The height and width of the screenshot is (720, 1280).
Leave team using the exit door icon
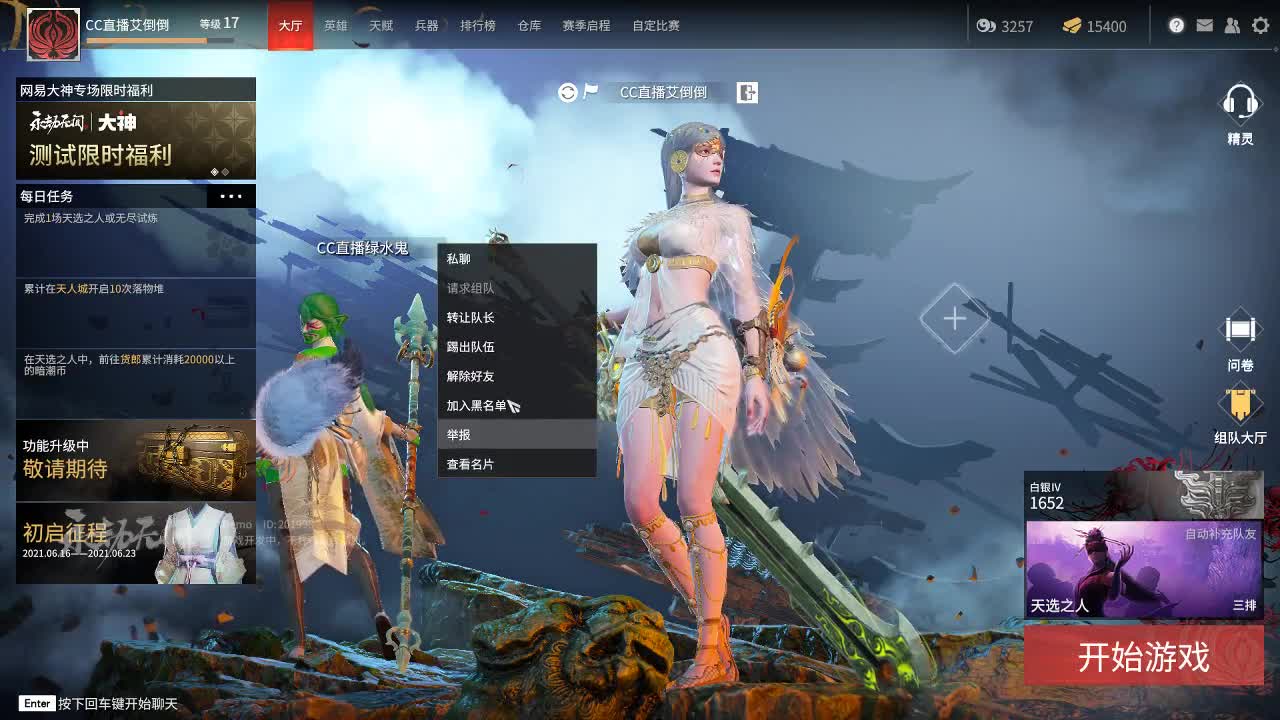tap(746, 93)
